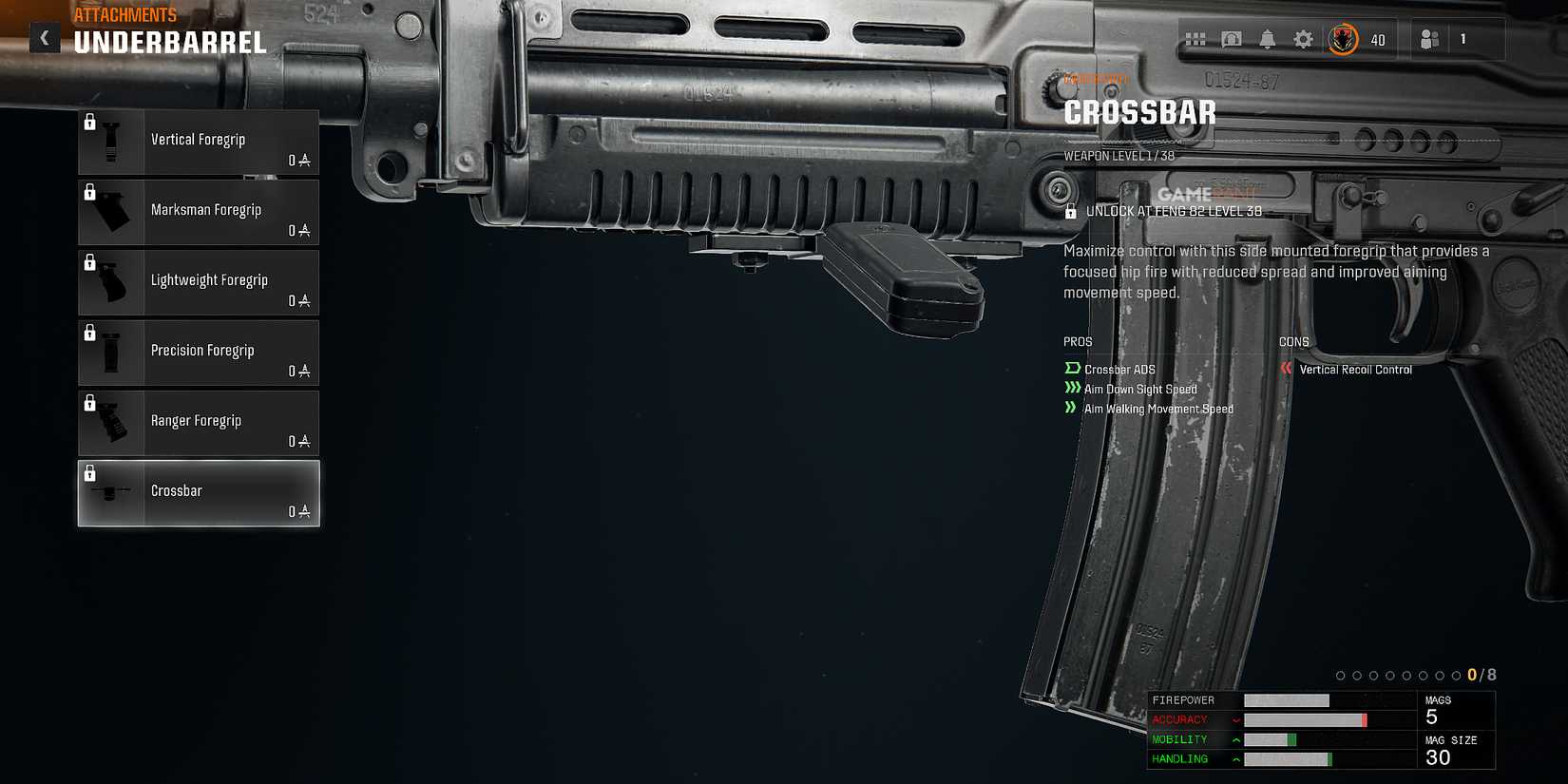This screenshot has height=784, width=1568.
Task: Click the lock icon on Crossbar attachment
Action: tap(90, 472)
